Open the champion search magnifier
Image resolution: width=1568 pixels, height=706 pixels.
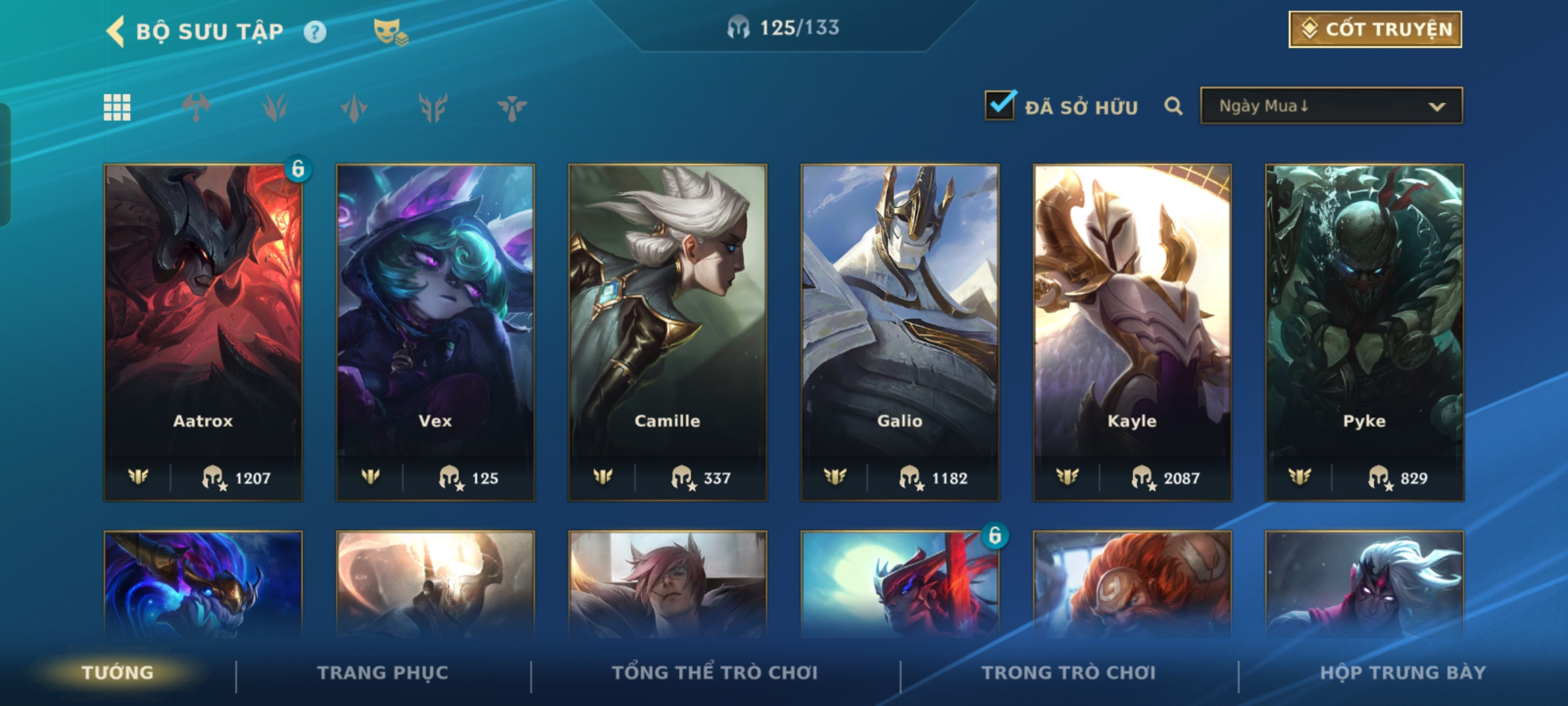[1173, 106]
